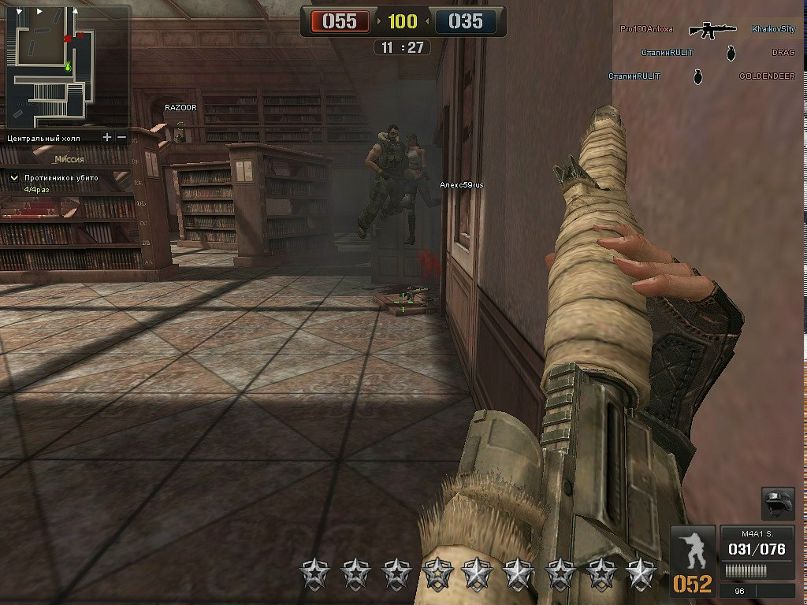Click the helmet armor icon
Image resolution: width=807 pixels, height=605 pixels.
777,503
